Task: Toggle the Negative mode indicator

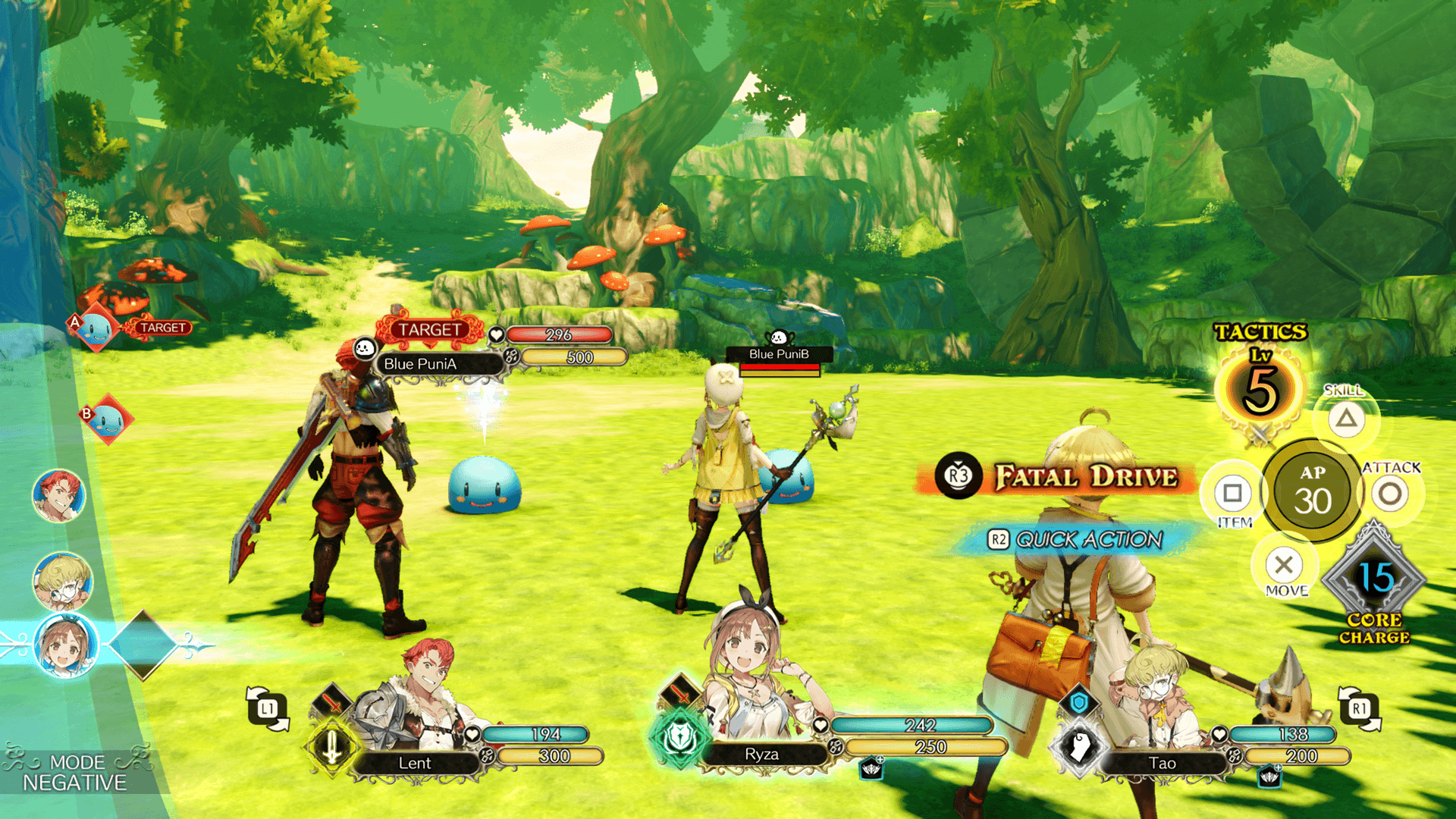Action: click(x=75, y=772)
